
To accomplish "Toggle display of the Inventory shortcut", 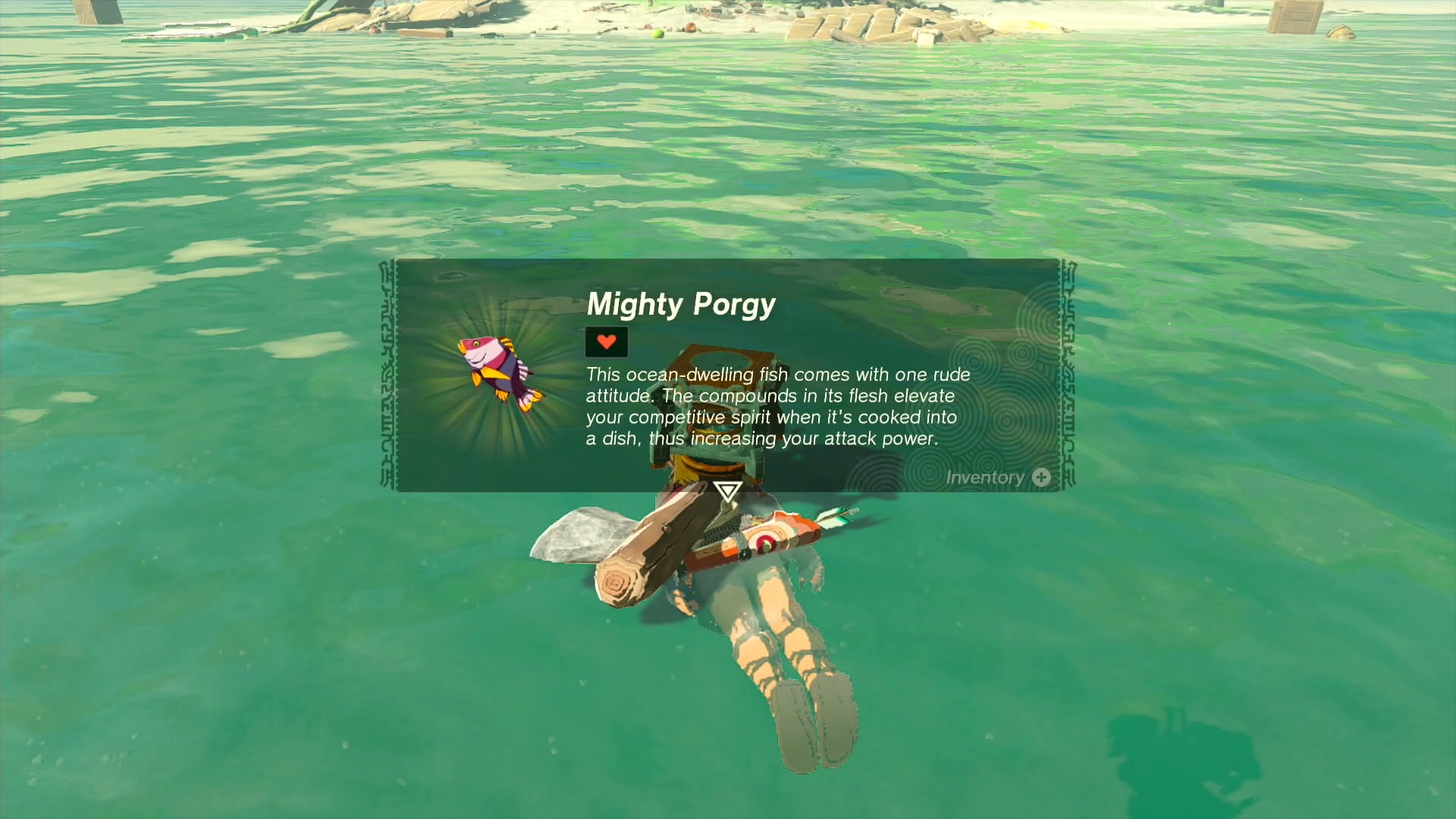I will 986,478.
